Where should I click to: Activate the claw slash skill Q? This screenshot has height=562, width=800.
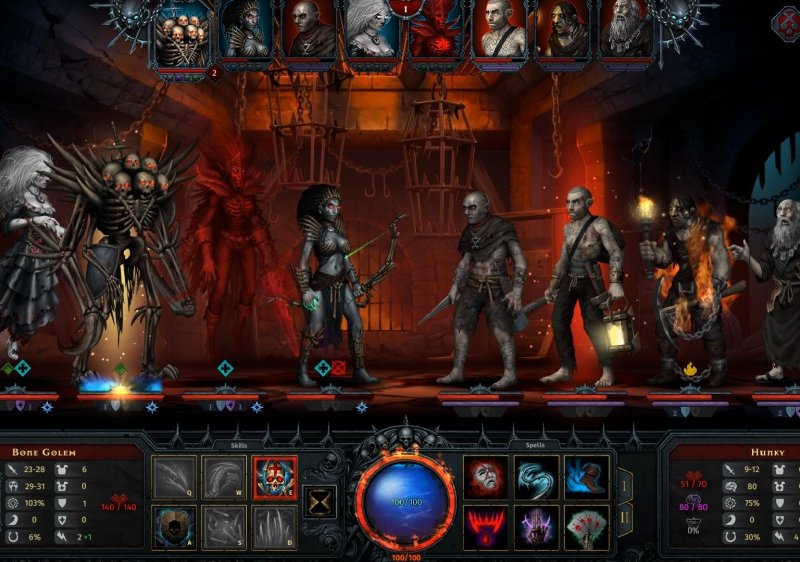[174, 477]
